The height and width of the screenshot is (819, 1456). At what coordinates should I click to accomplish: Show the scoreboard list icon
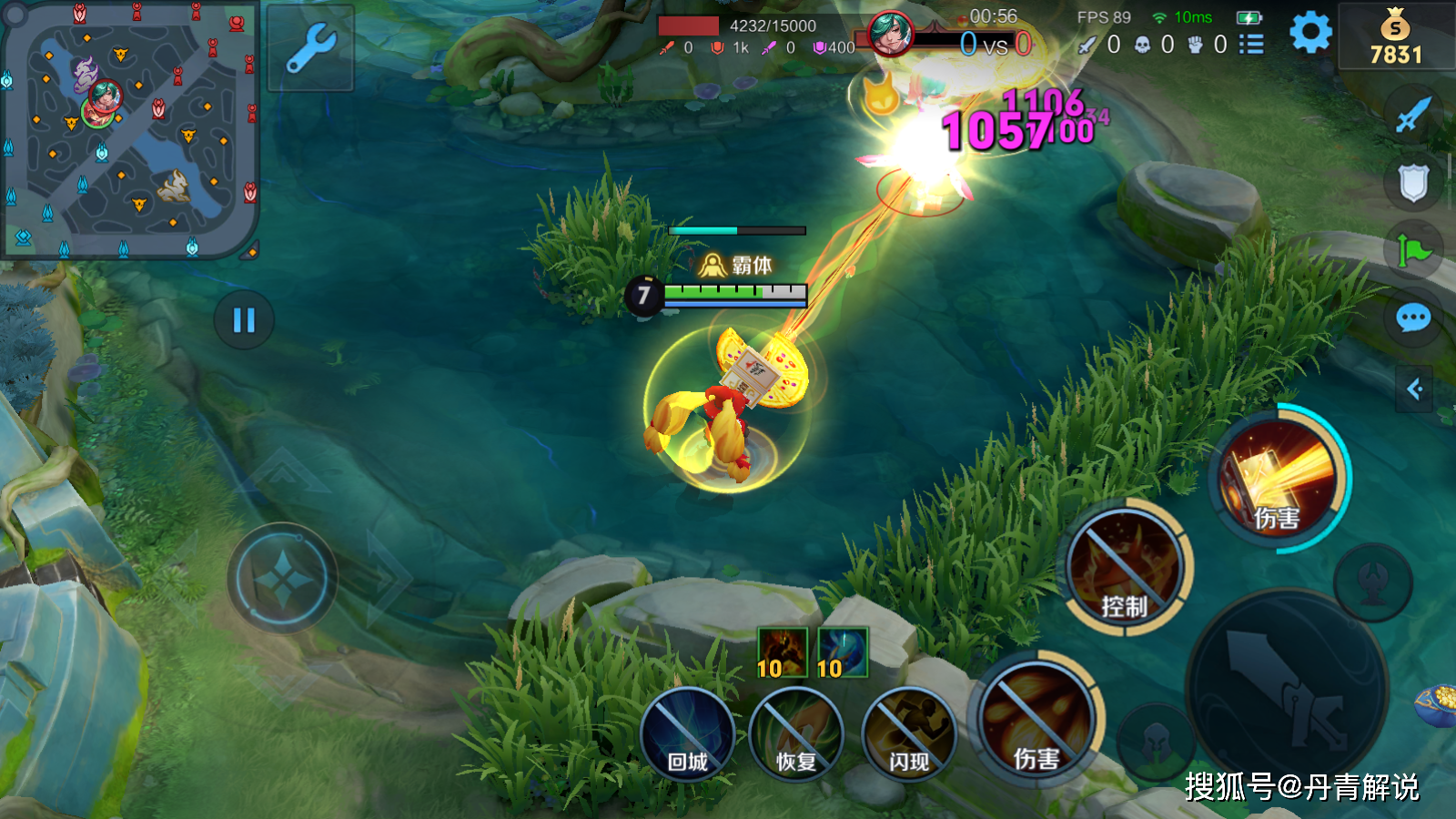coord(1252,44)
